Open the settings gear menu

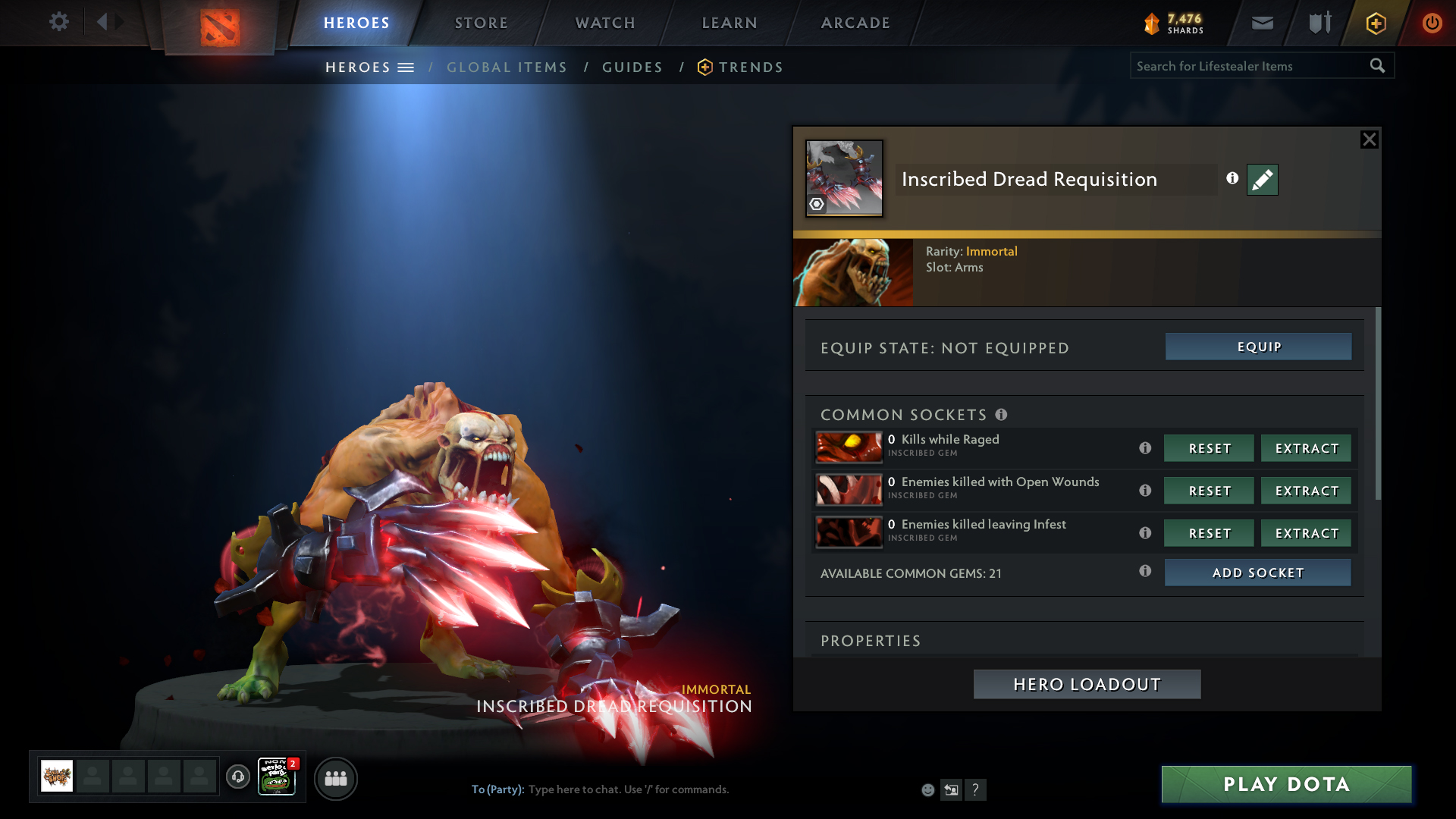tap(58, 22)
